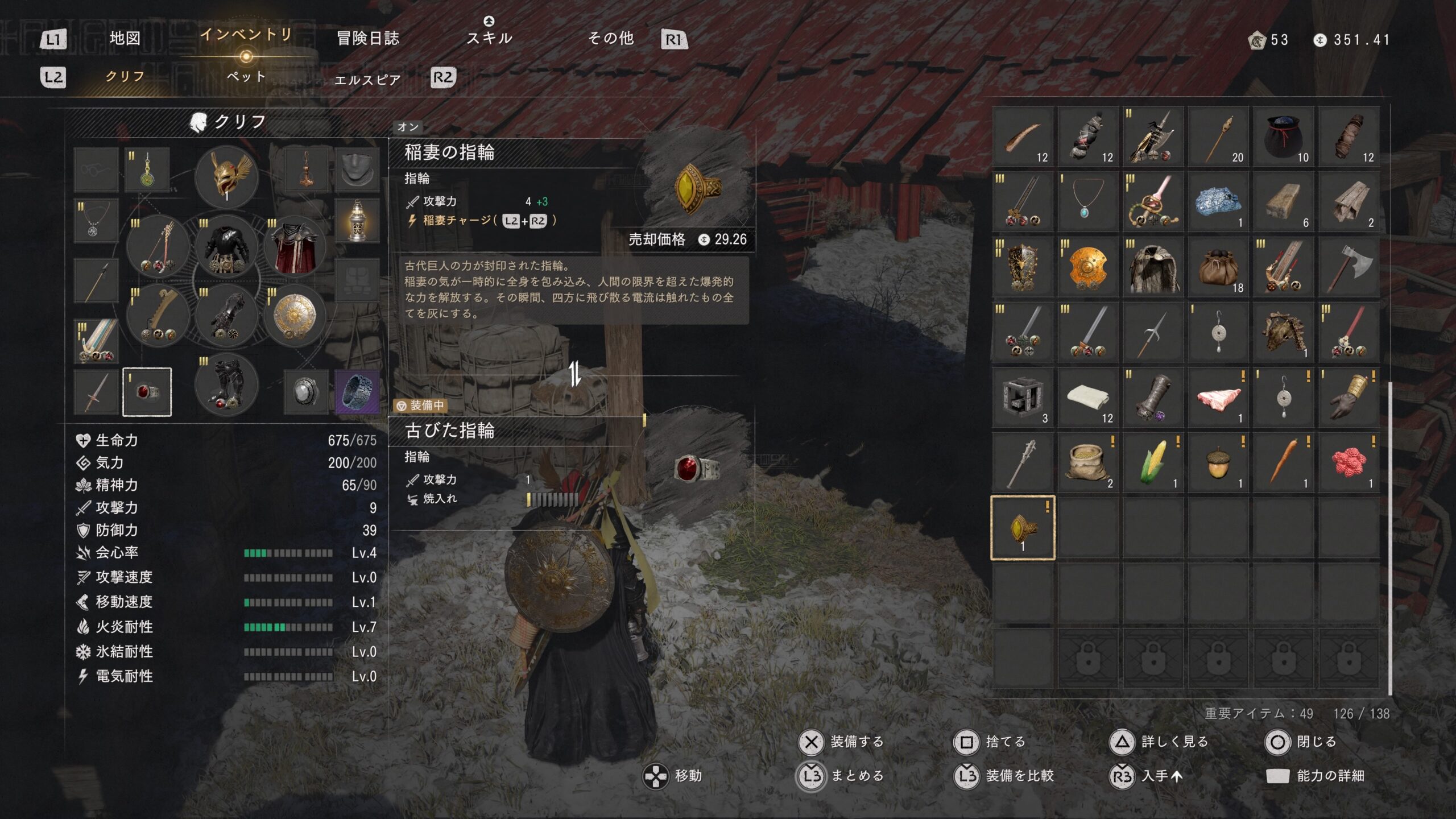Select the equipped red cape slot
Viewport: 1456px width, 819px height.
coord(295,247)
